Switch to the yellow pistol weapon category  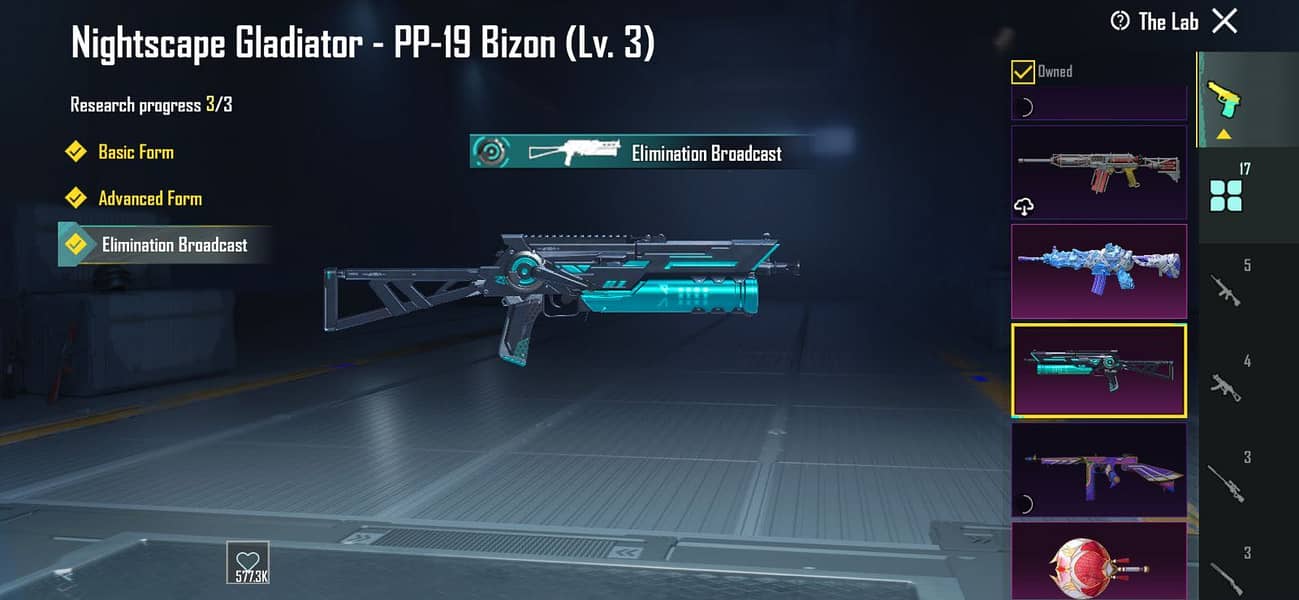tap(1224, 100)
